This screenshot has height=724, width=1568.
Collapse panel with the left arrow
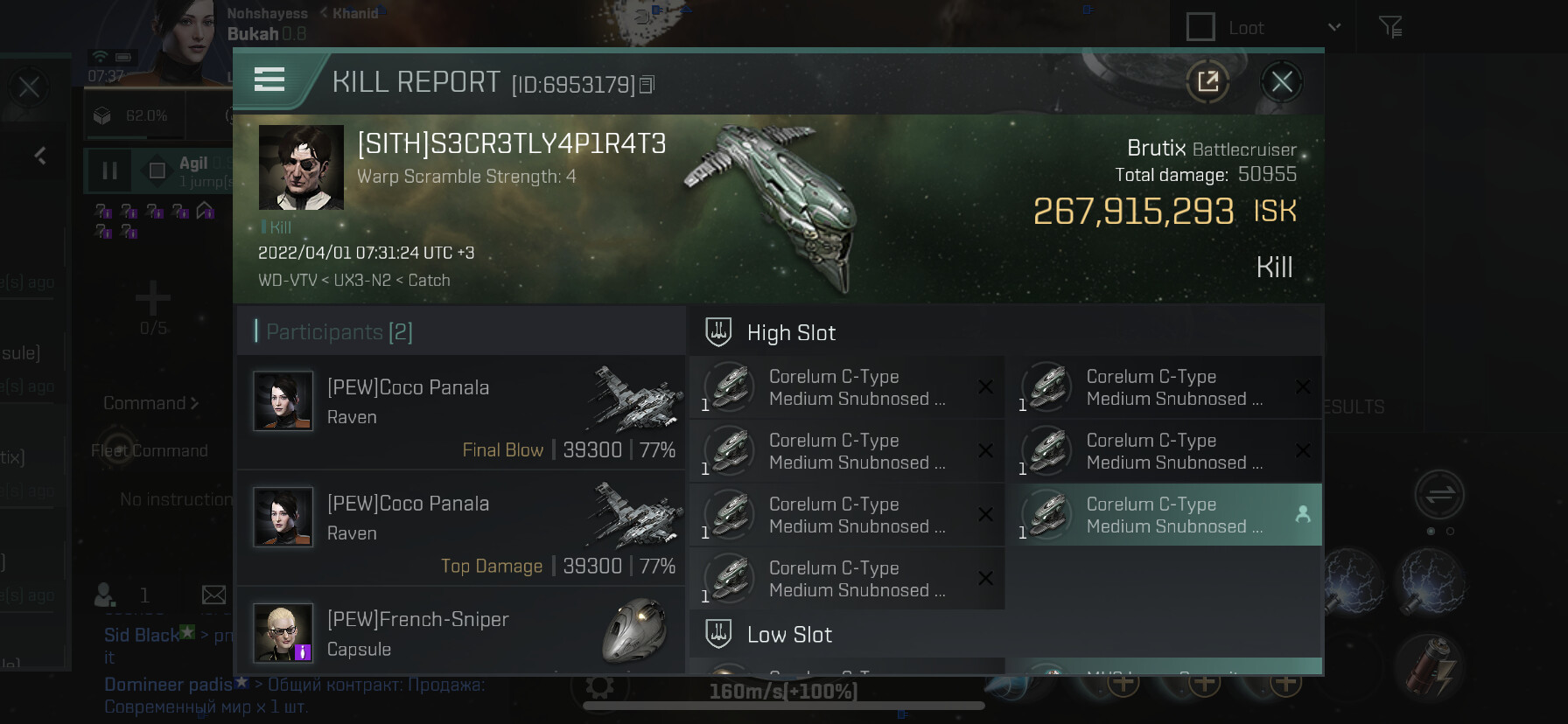coord(40,156)
